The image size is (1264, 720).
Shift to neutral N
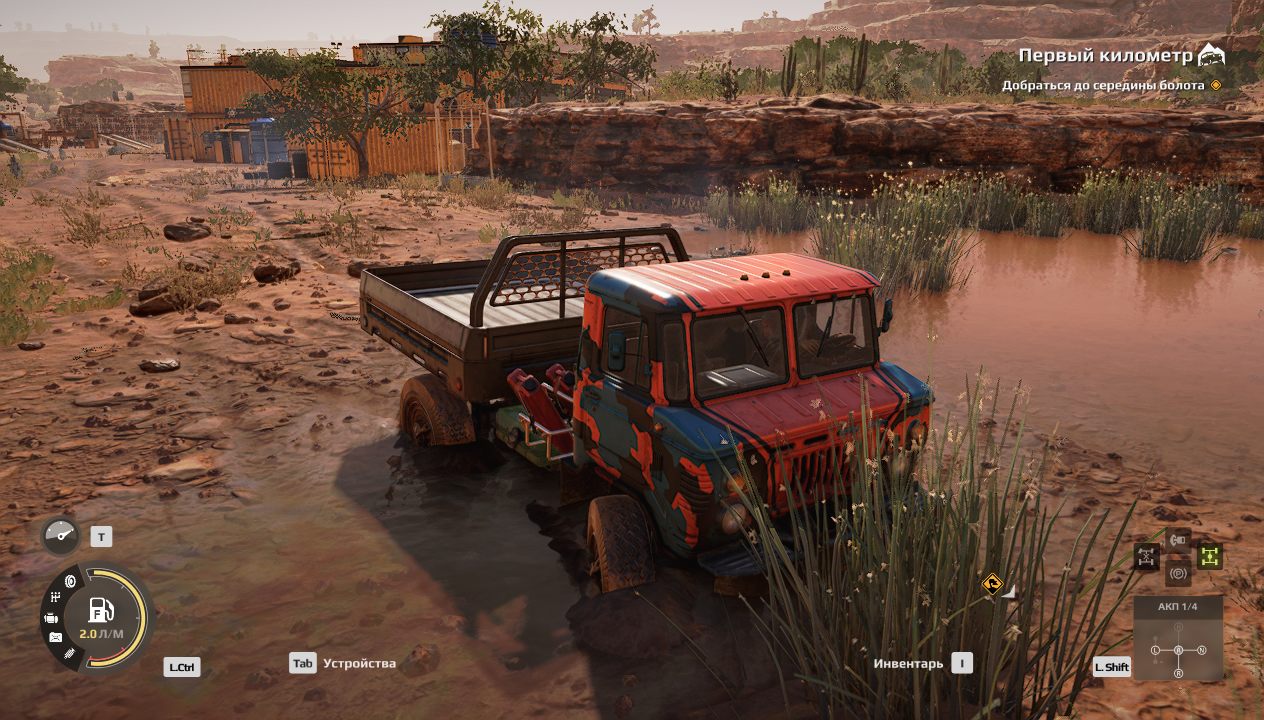1202,650
